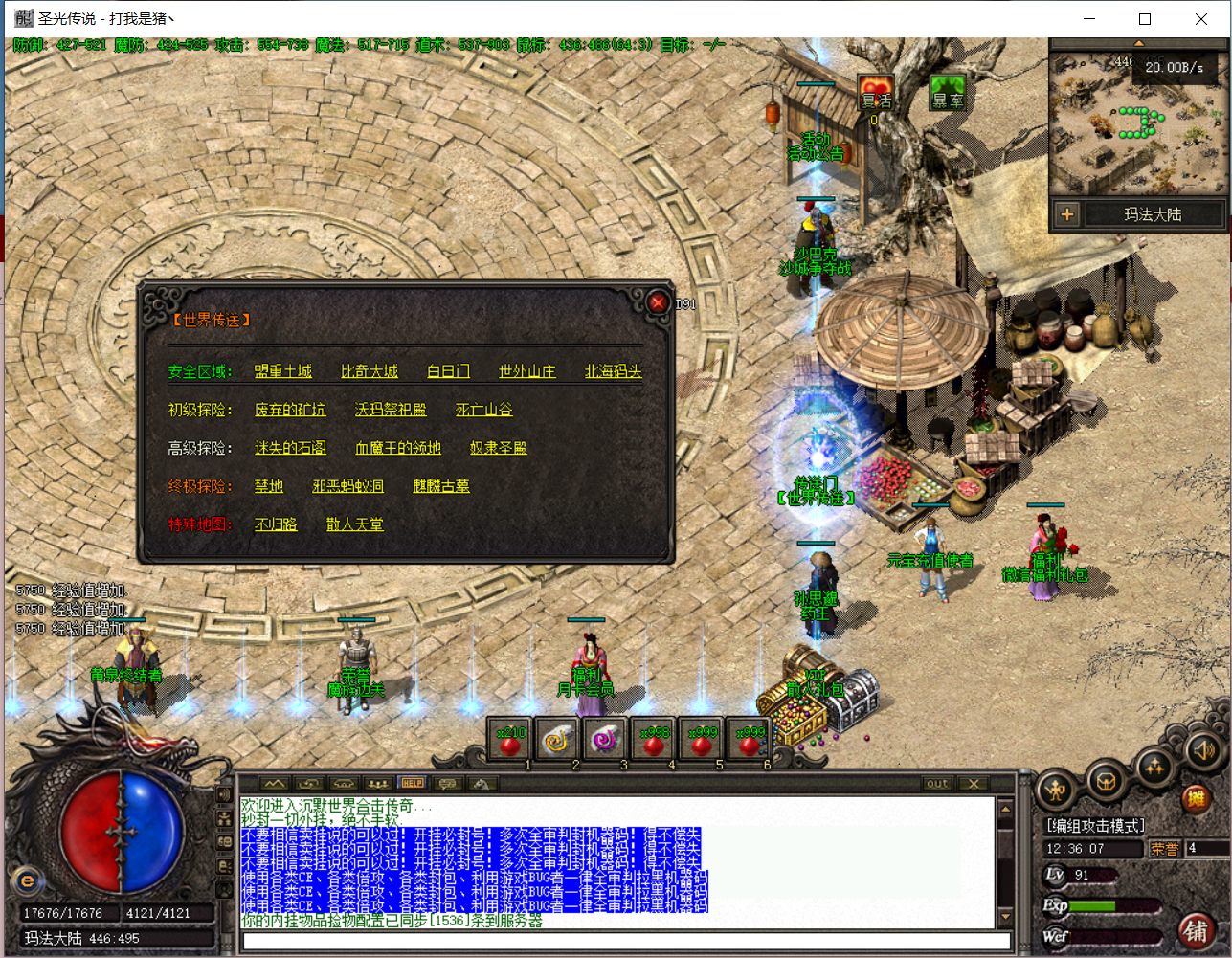Choose the 死亡山谷 destination
Image resolution: width=1232 pixels, height=958 pixels.
pyautogui.click(x=484, y=410)
